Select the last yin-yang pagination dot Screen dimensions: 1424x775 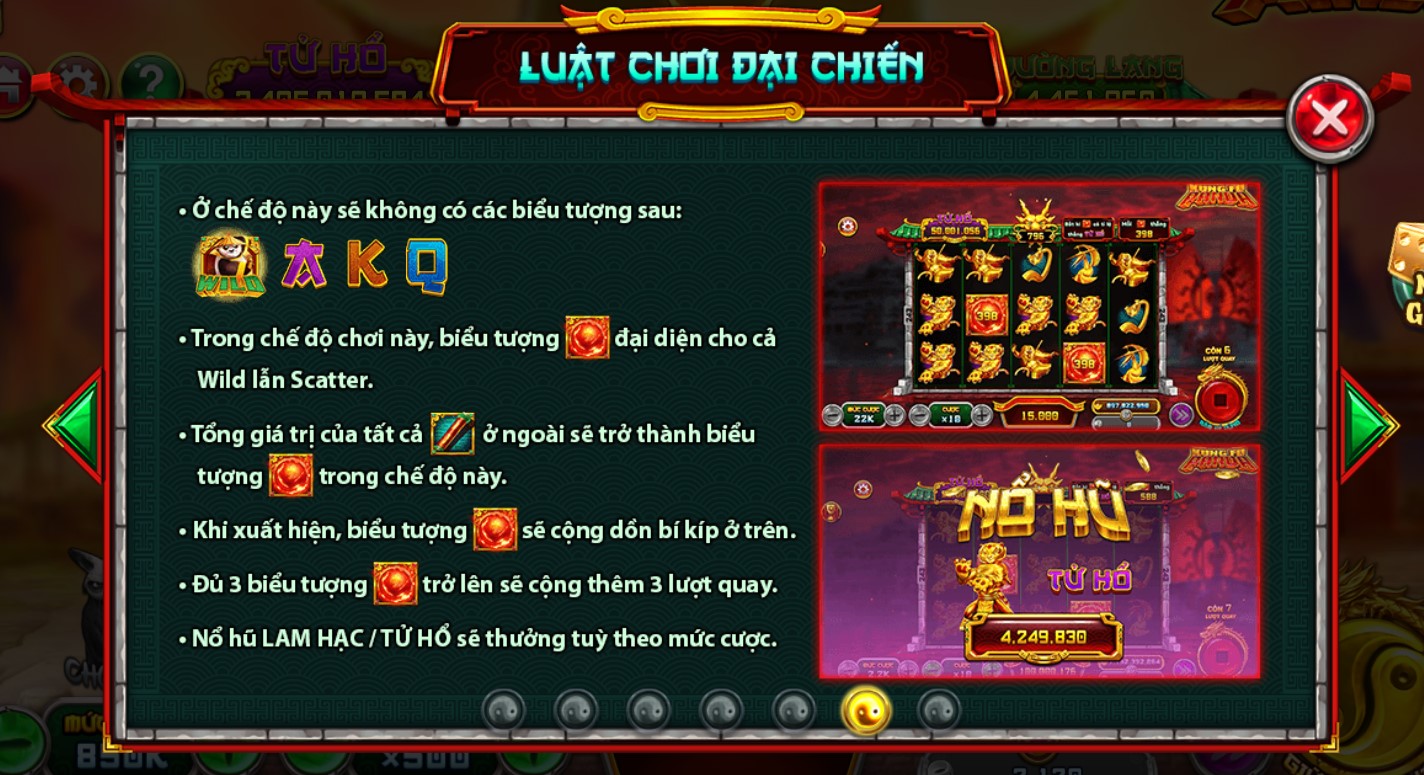click(x=940, y=709)
